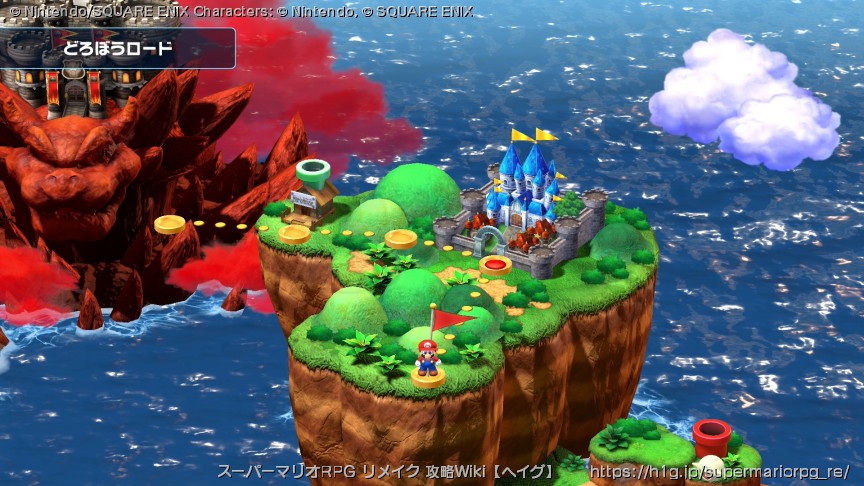Select the red map node beside the castle

tap(496, 265)
